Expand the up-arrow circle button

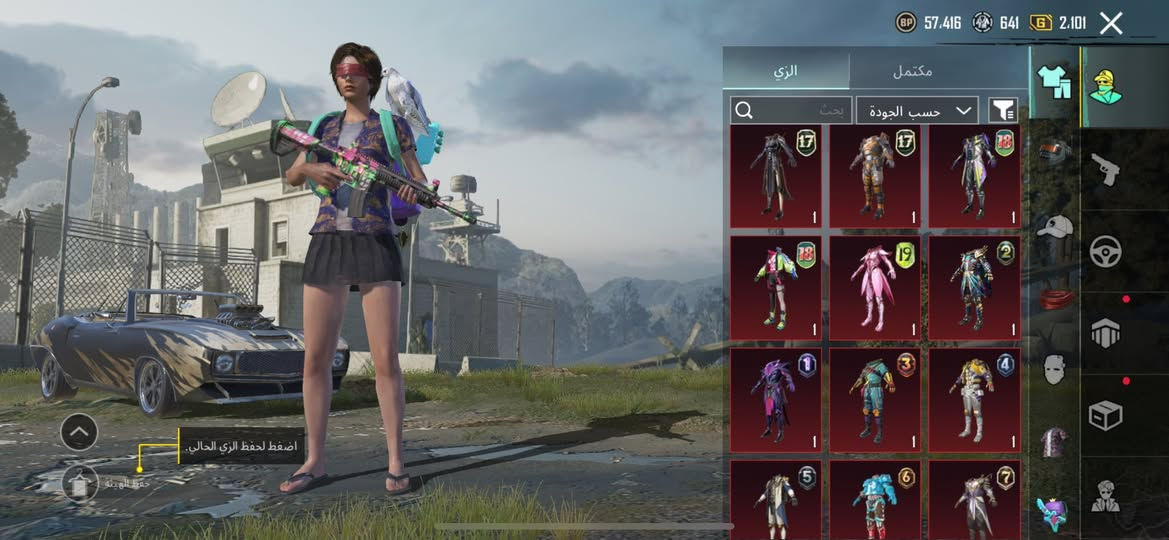click(x=79, y=432)
